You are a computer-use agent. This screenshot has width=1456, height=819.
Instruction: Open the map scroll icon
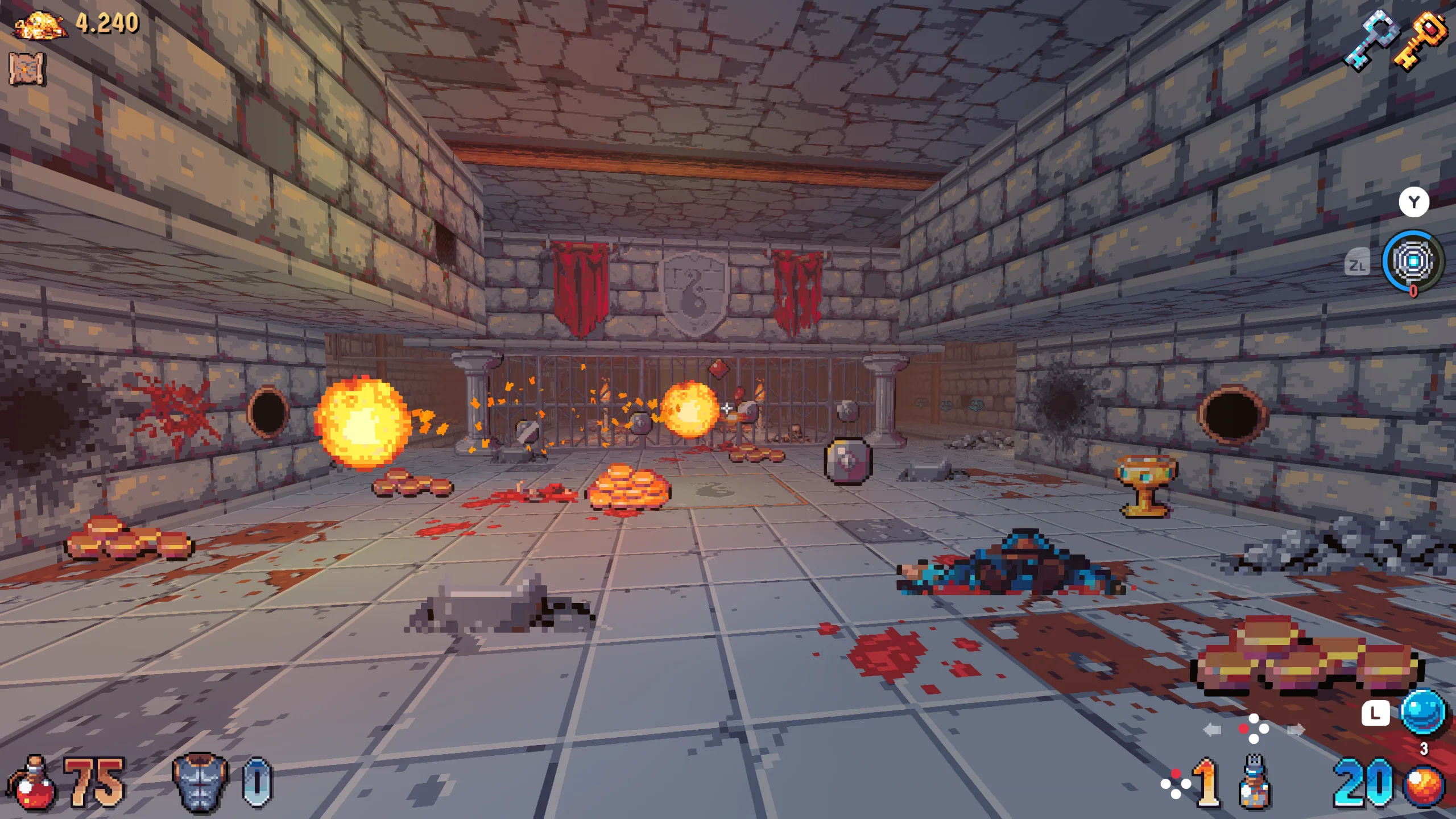pos(26,69)
